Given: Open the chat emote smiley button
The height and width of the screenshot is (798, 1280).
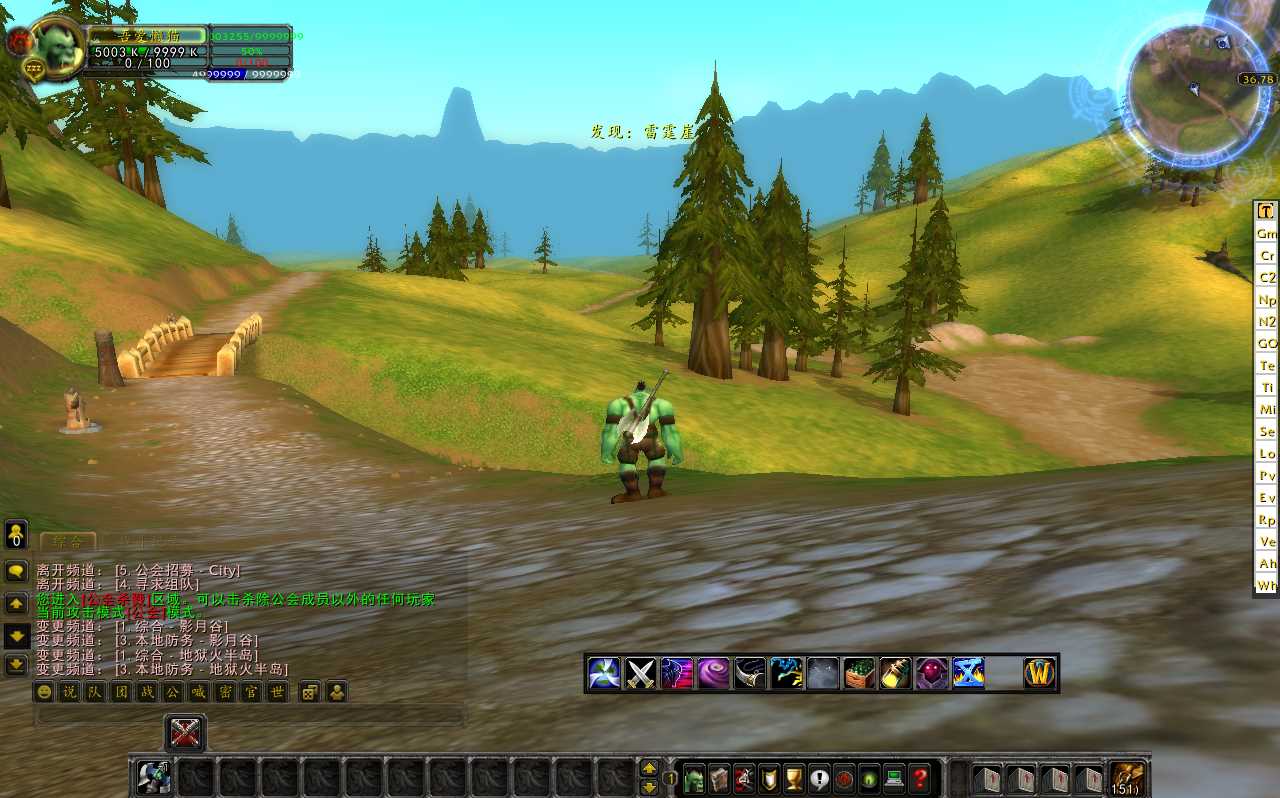Looking at the screenshot, I should [x=44, y=692].
